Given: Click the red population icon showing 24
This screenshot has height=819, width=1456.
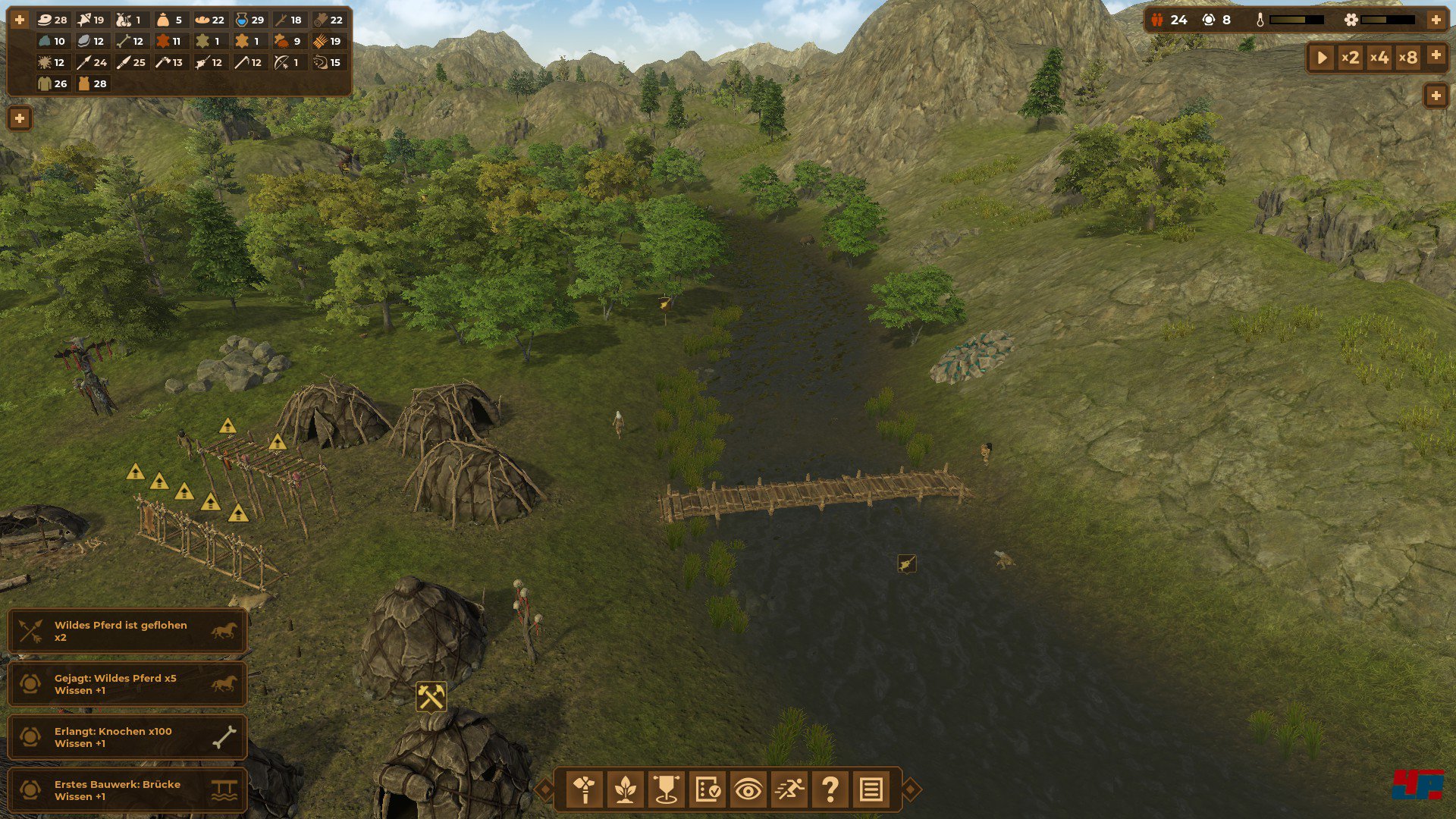Looking at the screenshot, I should [1157, 20].
